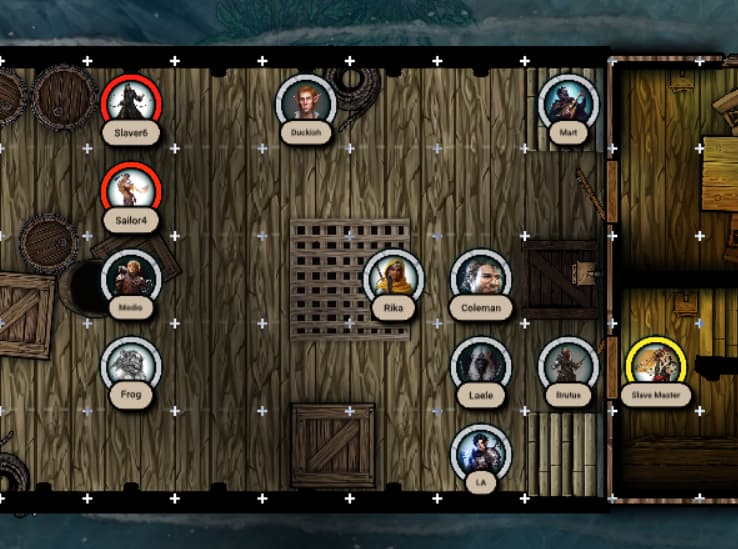Image resolution: width=738 pixels, height=549 pixels.
Task: Select Mart's token
Action: click(568, 103)
